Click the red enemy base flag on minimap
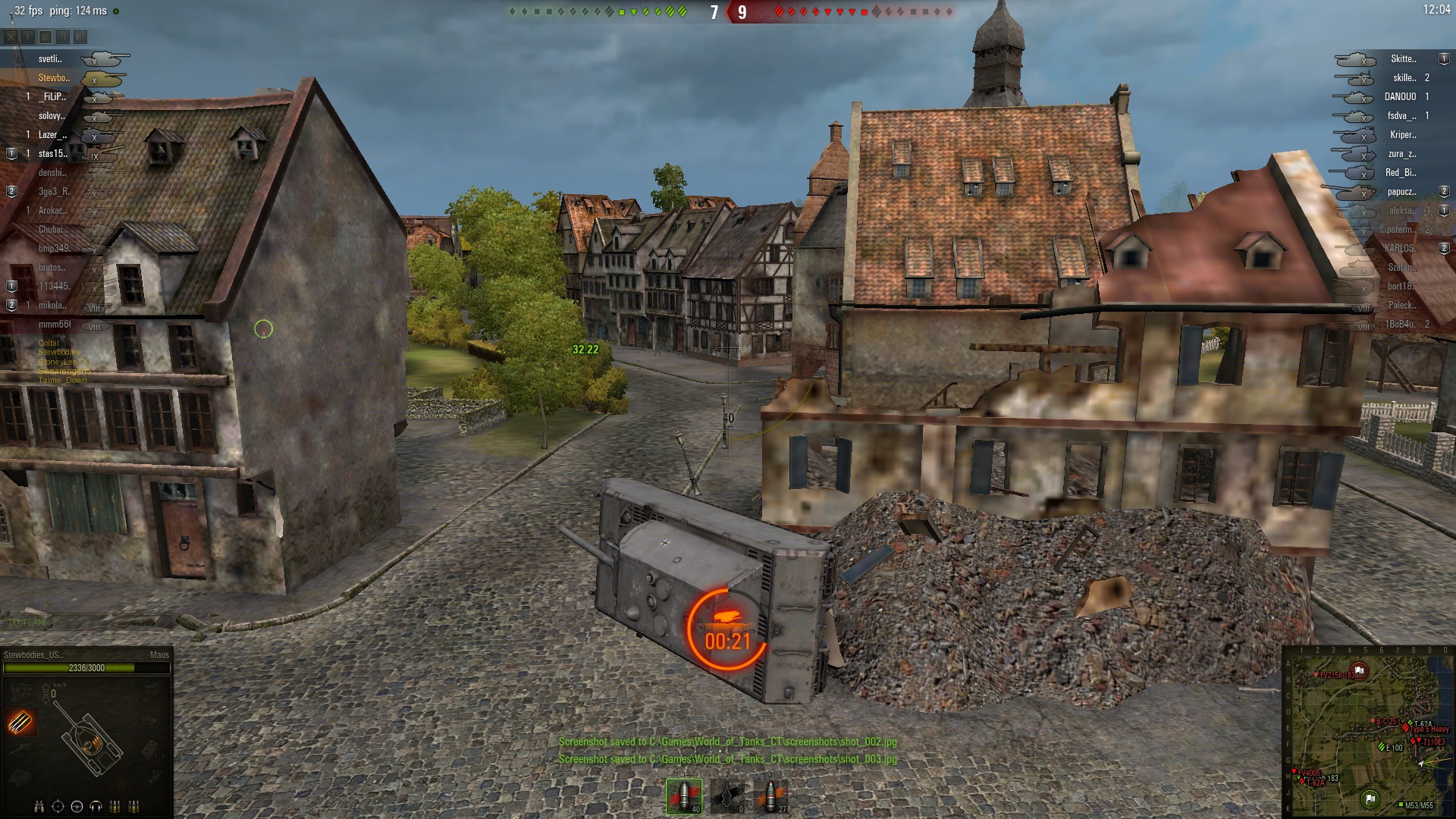The height and width of the screenshot is (819, 1456). [x=1360, y=670]
